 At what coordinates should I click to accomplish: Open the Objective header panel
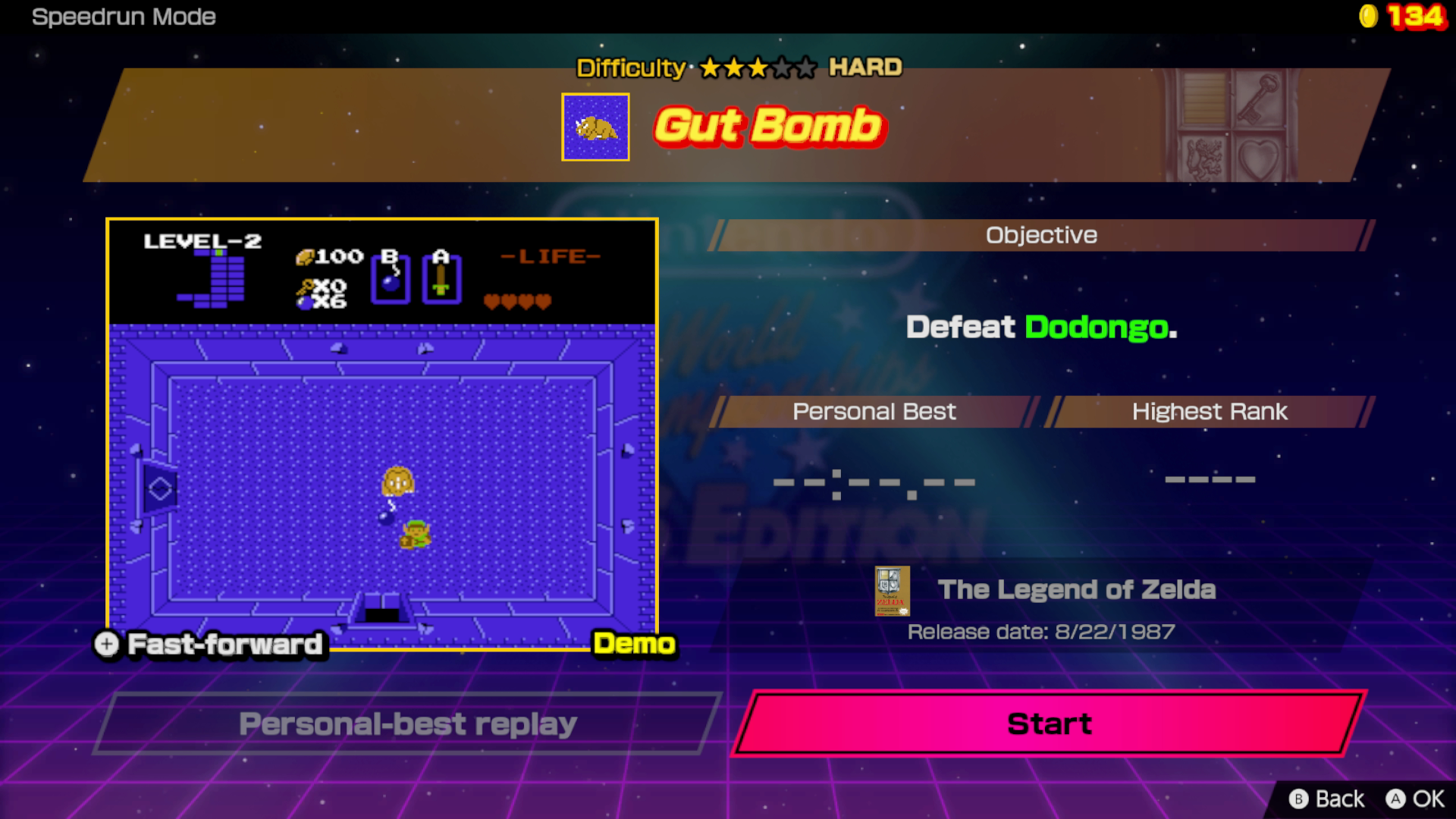1040,234
